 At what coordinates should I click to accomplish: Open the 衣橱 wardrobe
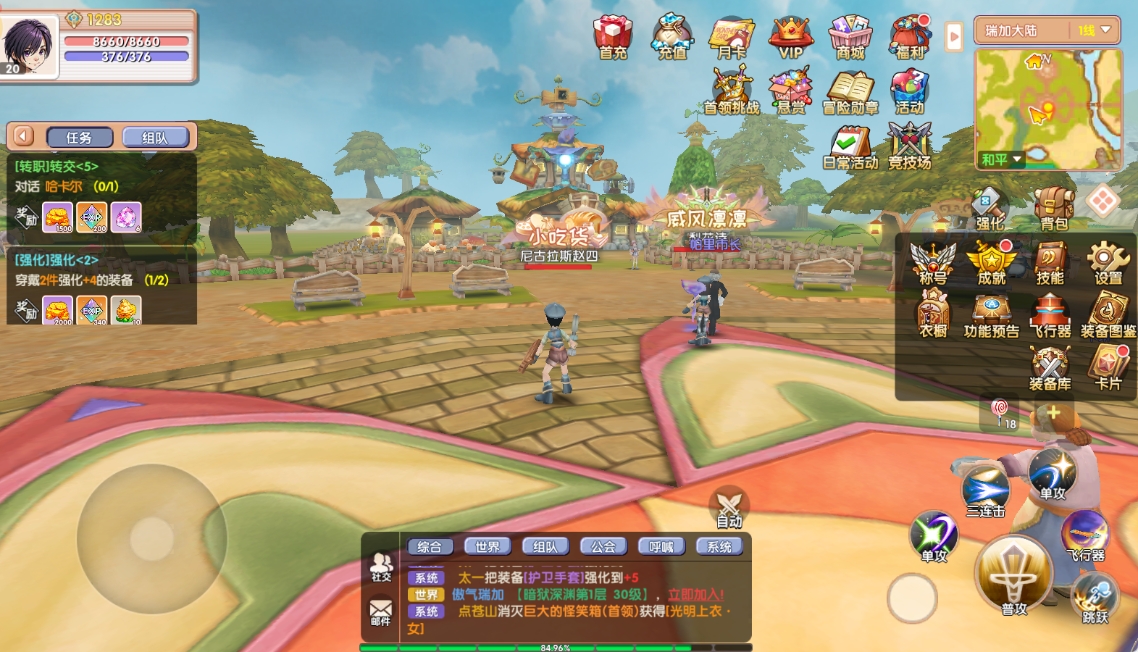point(933,315)
